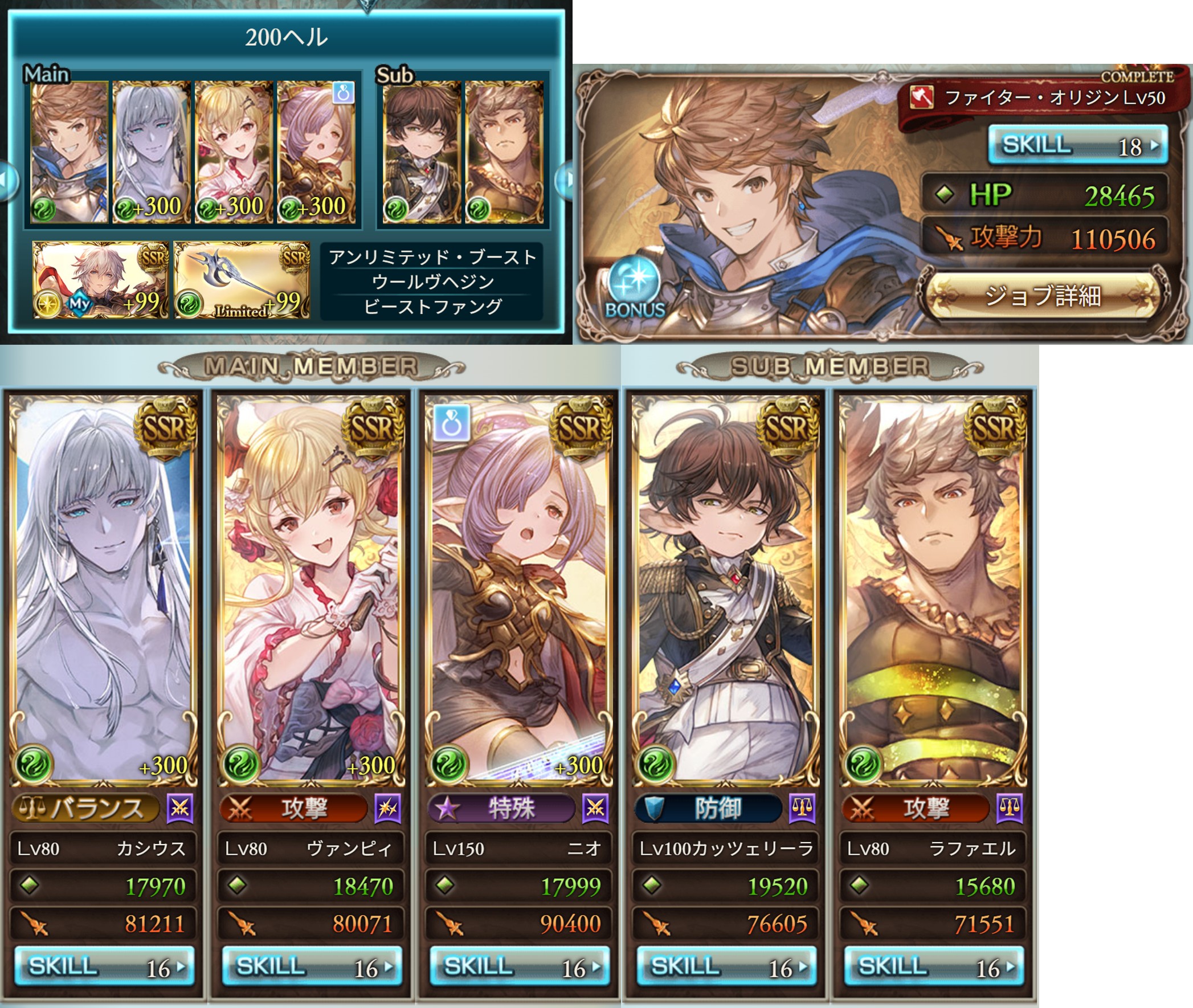The image size is (1193, 1008).
Task: Open the アンリミテッド・ブースト skill list panel
Action: coord(432,281)
